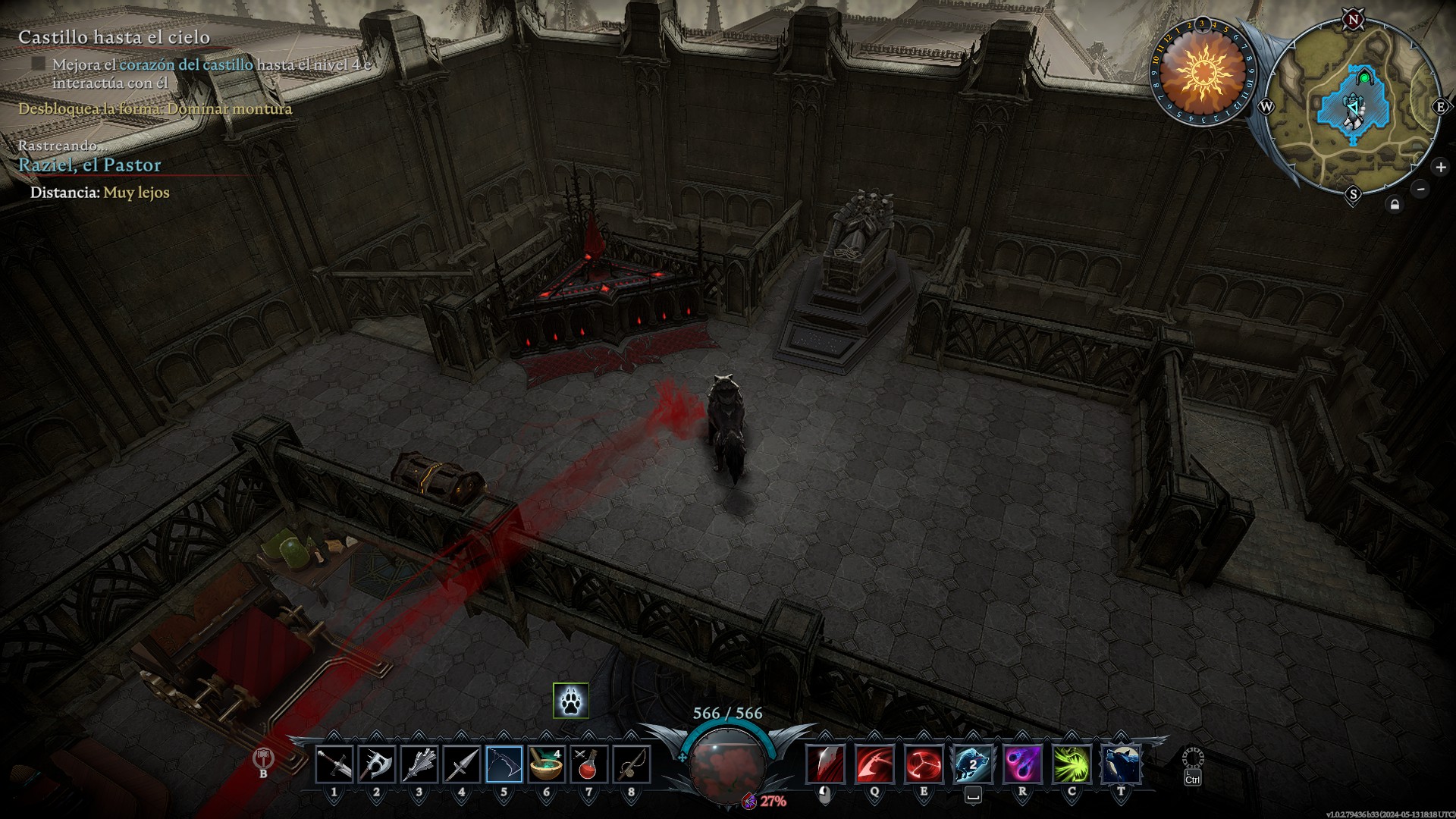Click the wolf paw form buff icon
This screenshot has height=819, width=1456.
click(x=571, y=701)
